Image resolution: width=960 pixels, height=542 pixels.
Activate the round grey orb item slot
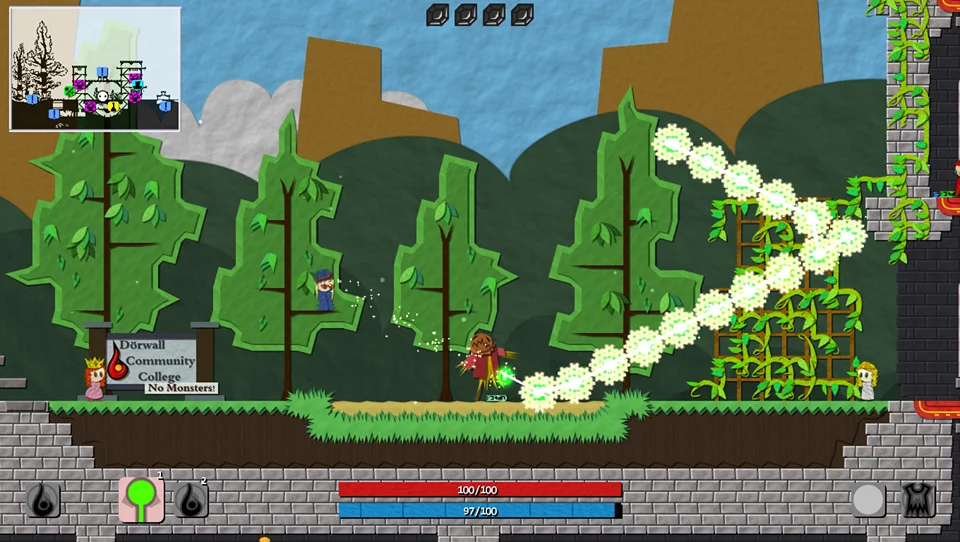coord(868,499)
